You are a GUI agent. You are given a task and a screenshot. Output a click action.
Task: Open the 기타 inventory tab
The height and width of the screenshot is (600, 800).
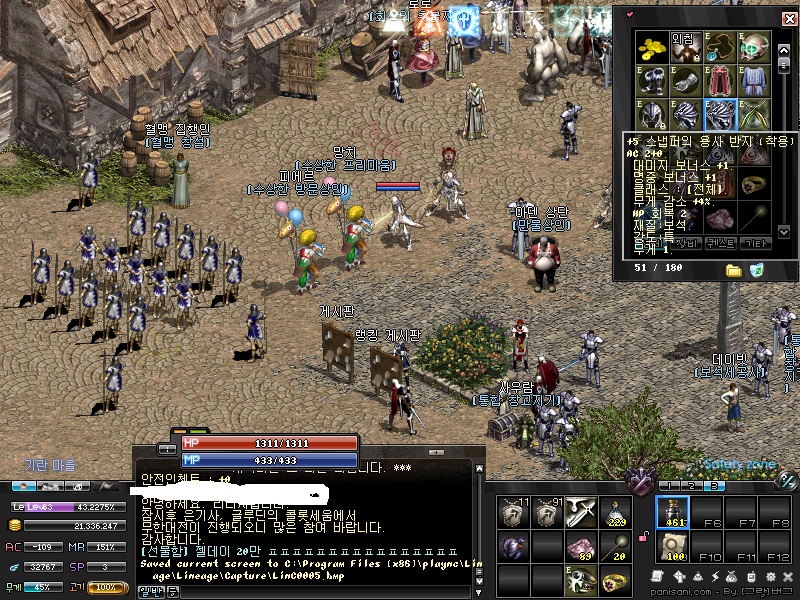point(755,243)
